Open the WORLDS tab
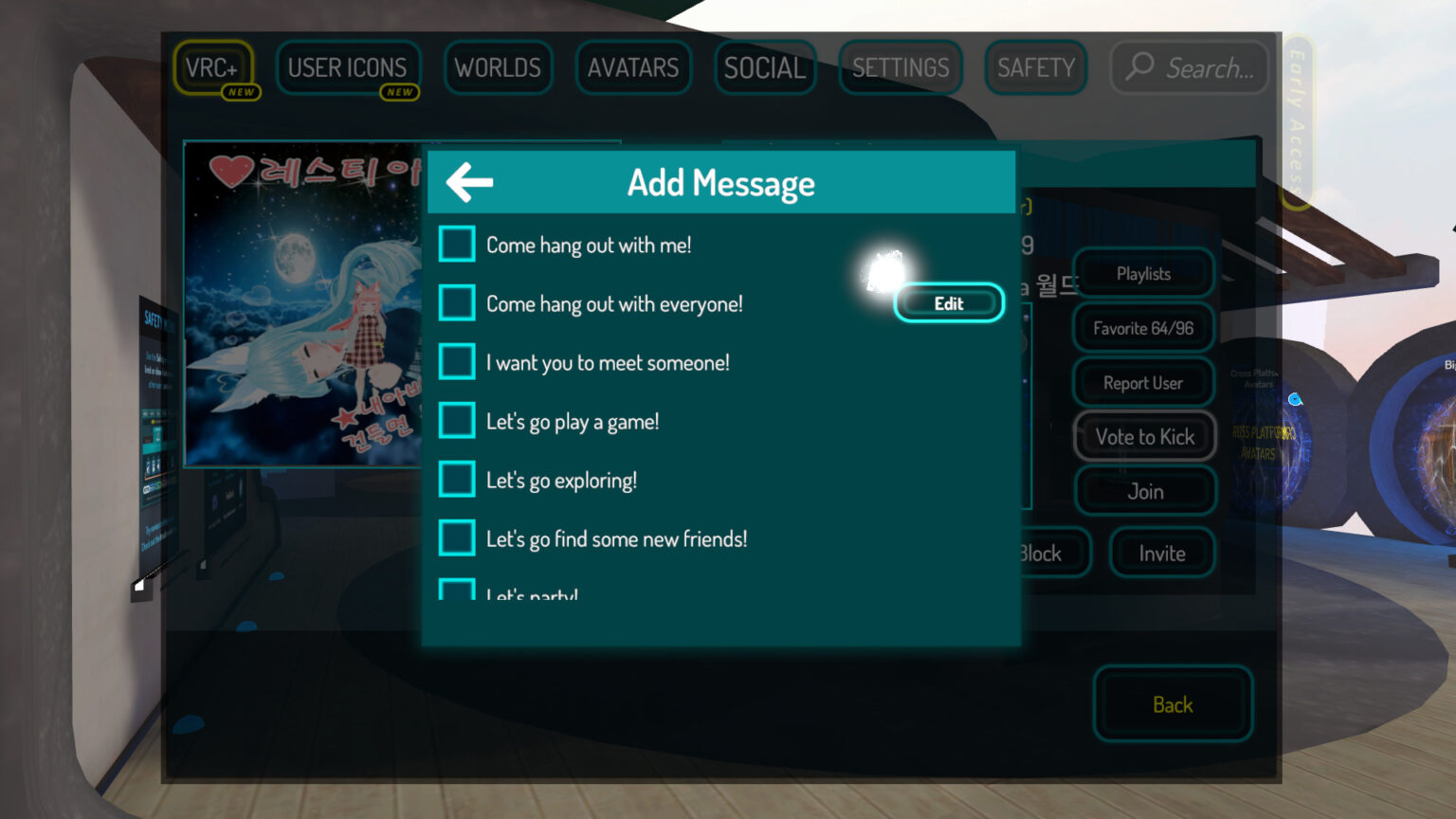Image resolution: width=1456 pixels, height=819 pixels. pyautogui.click(x=498, y=67)
